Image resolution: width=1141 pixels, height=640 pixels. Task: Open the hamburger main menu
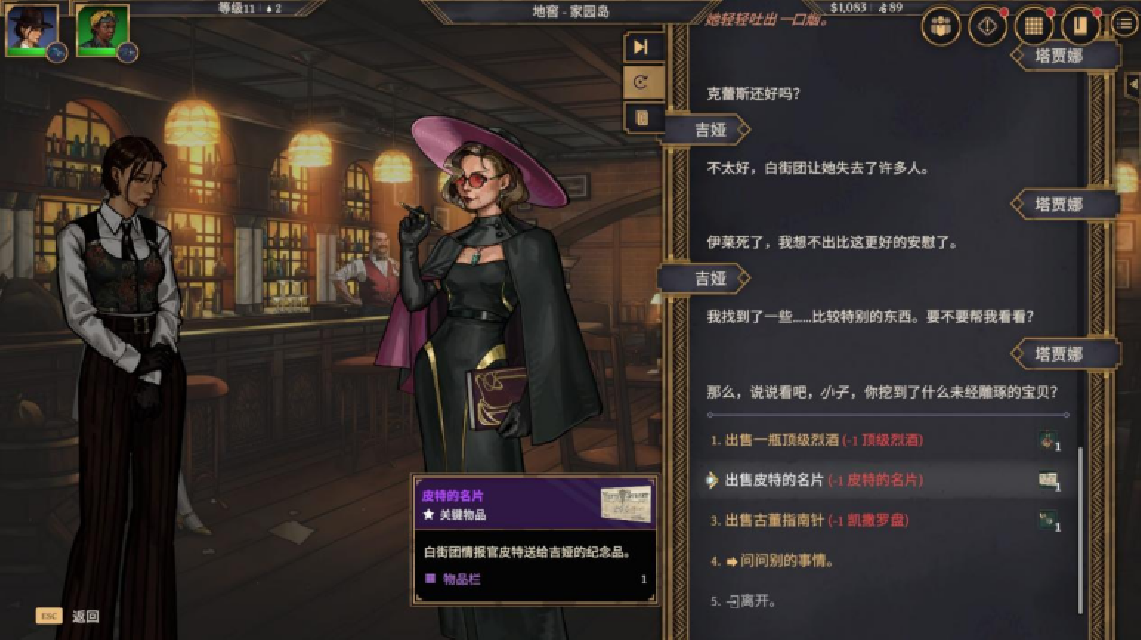(1125, 25)
